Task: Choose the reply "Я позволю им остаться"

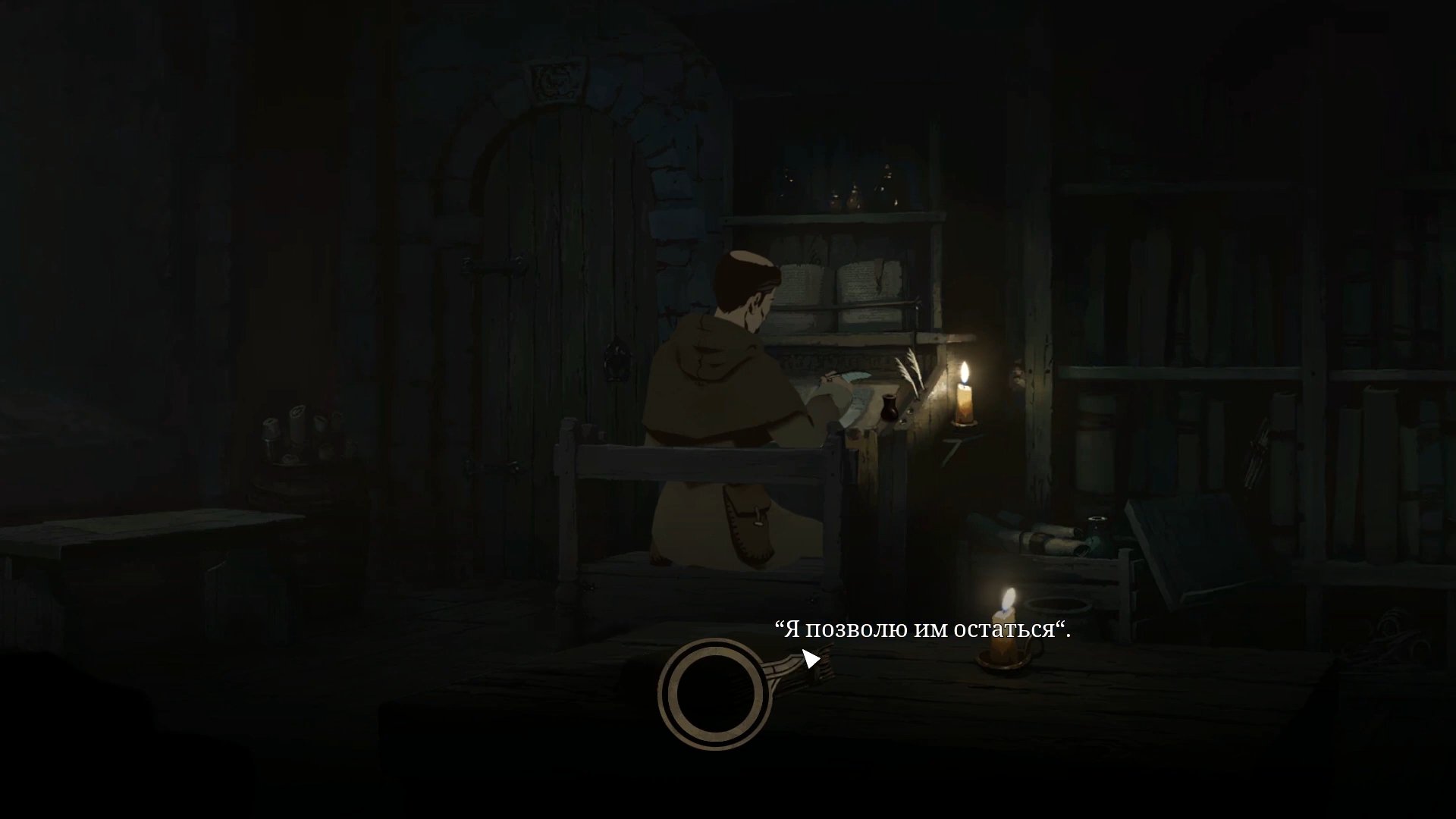Action: [x=922, y=629]
